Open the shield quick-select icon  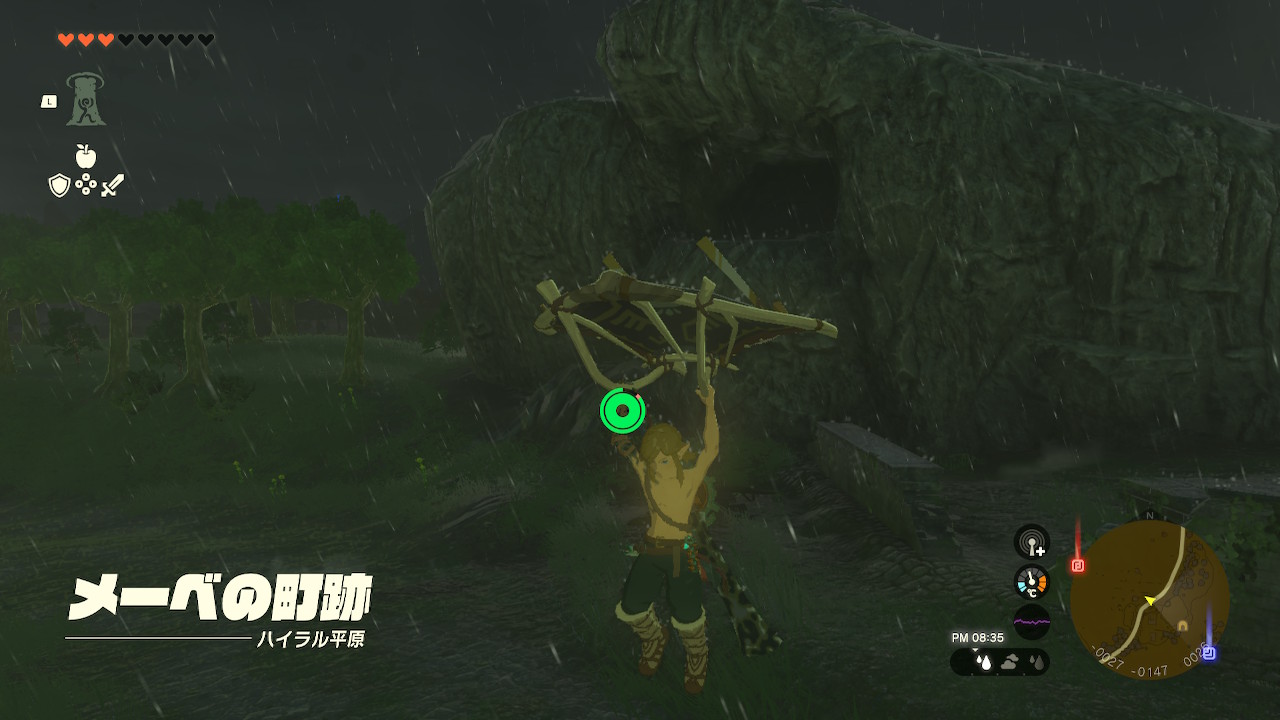click(59, 185)
